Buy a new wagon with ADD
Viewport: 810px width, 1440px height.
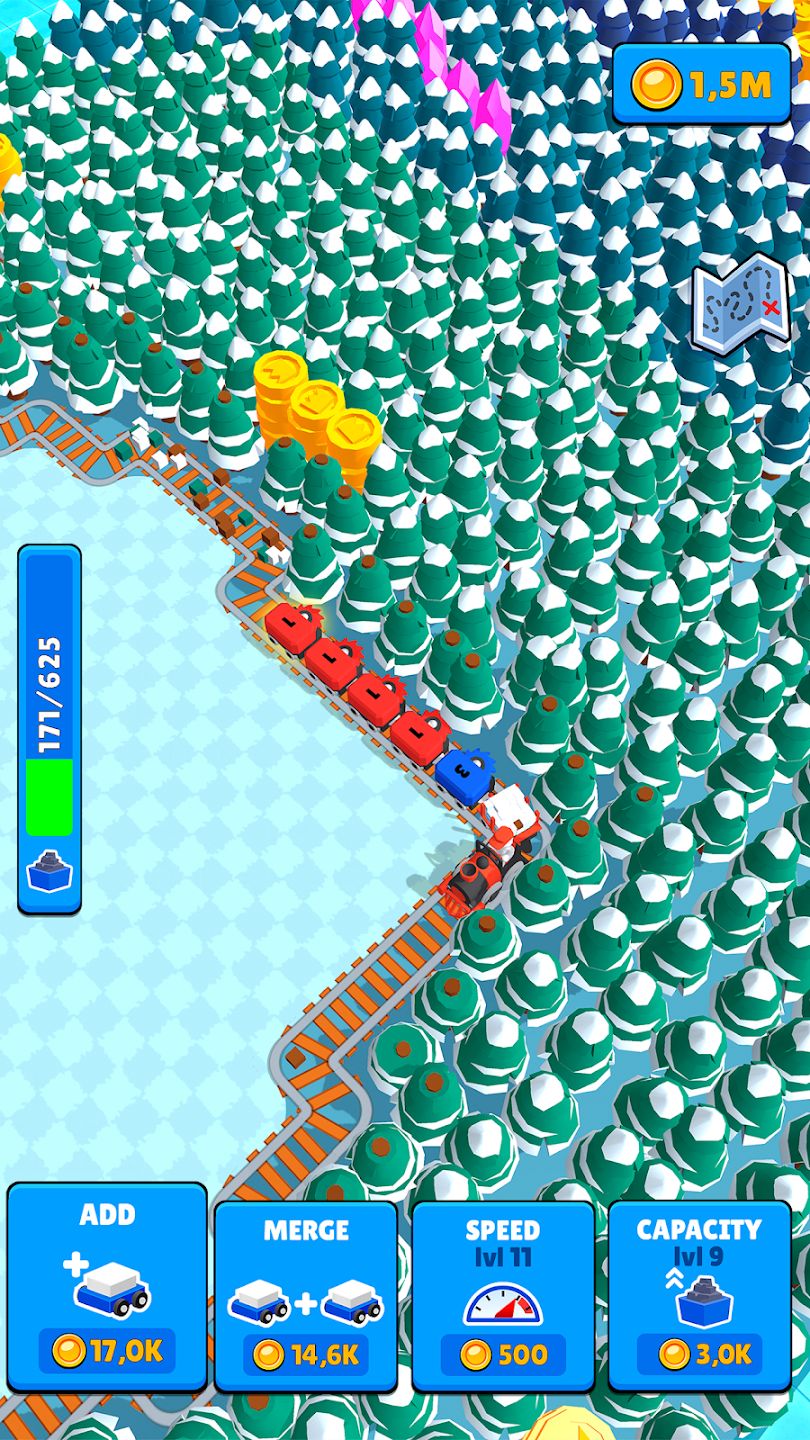point(107,1288)
